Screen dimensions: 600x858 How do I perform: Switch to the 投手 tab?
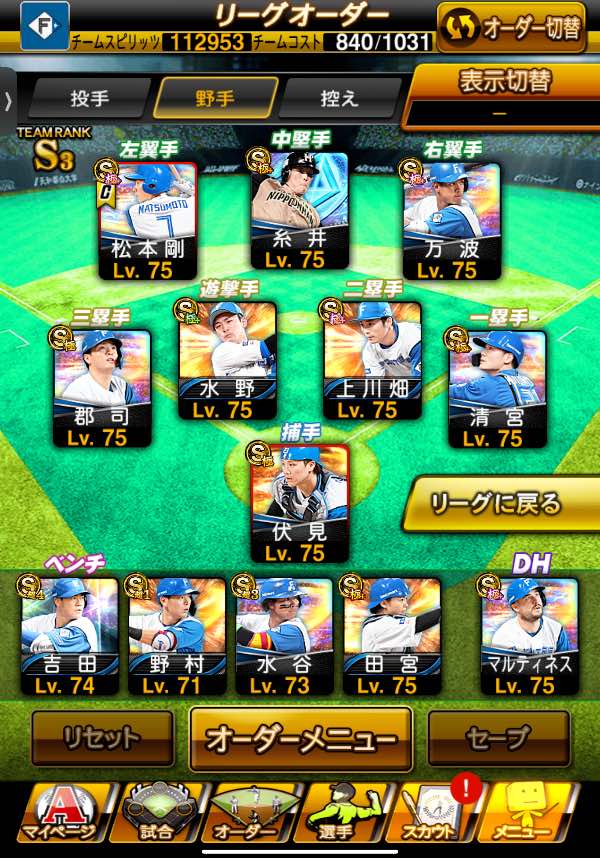pyautogui.click(x=89, y=98)
